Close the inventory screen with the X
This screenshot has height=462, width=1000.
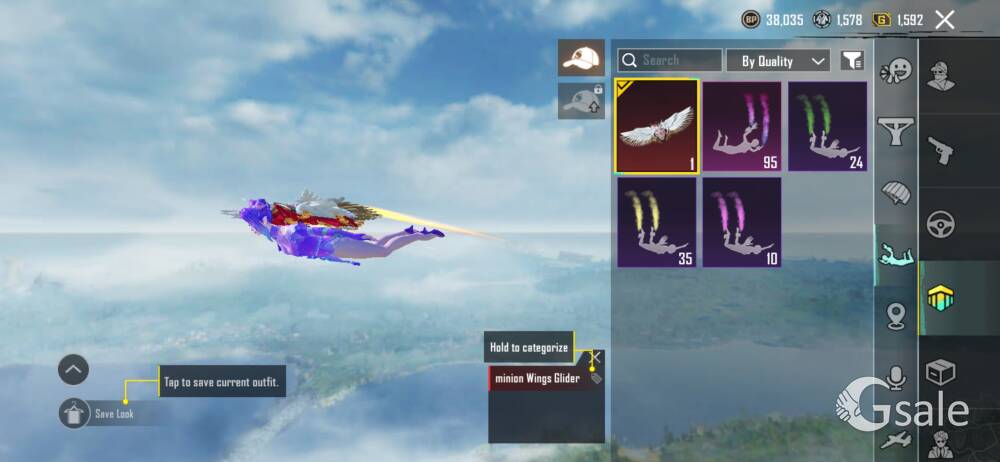944,19
